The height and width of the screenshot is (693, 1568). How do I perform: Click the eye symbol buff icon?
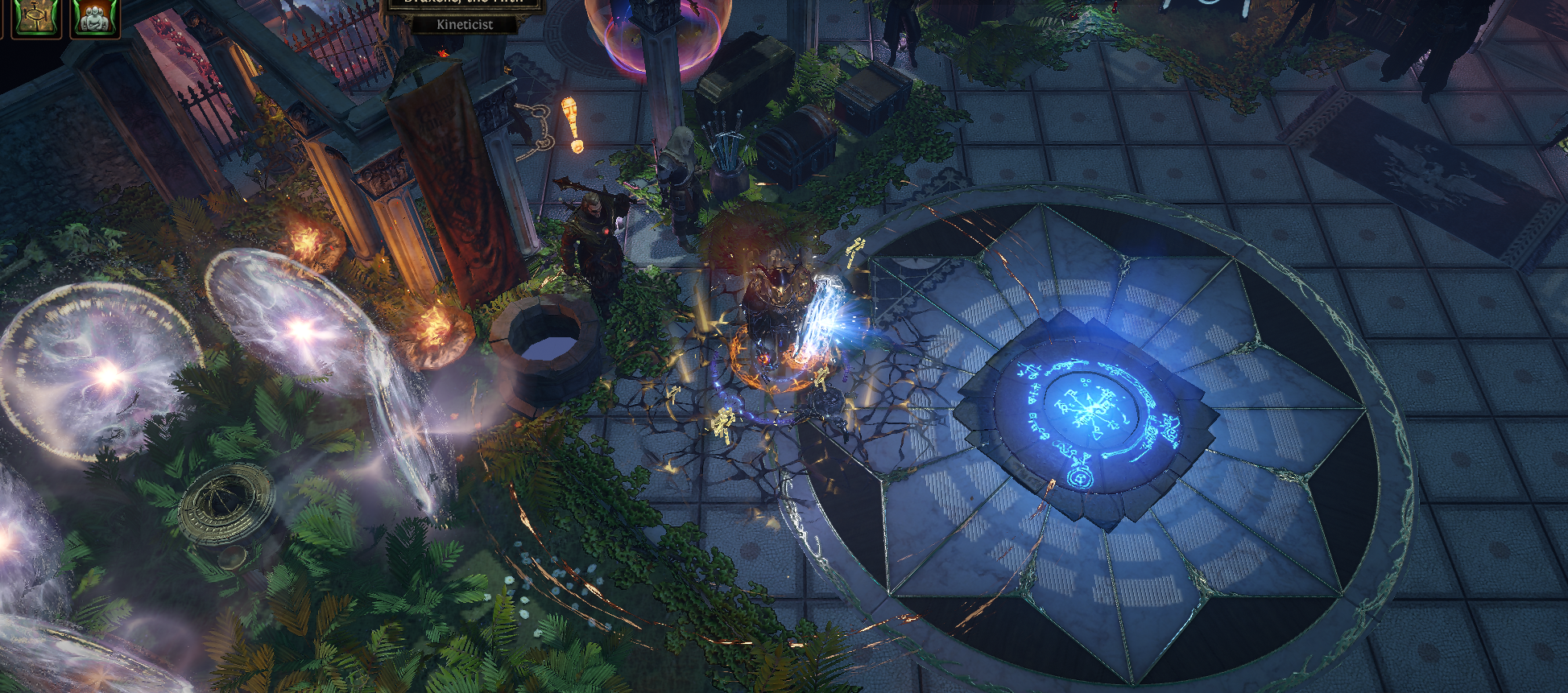tap(37, 16)
